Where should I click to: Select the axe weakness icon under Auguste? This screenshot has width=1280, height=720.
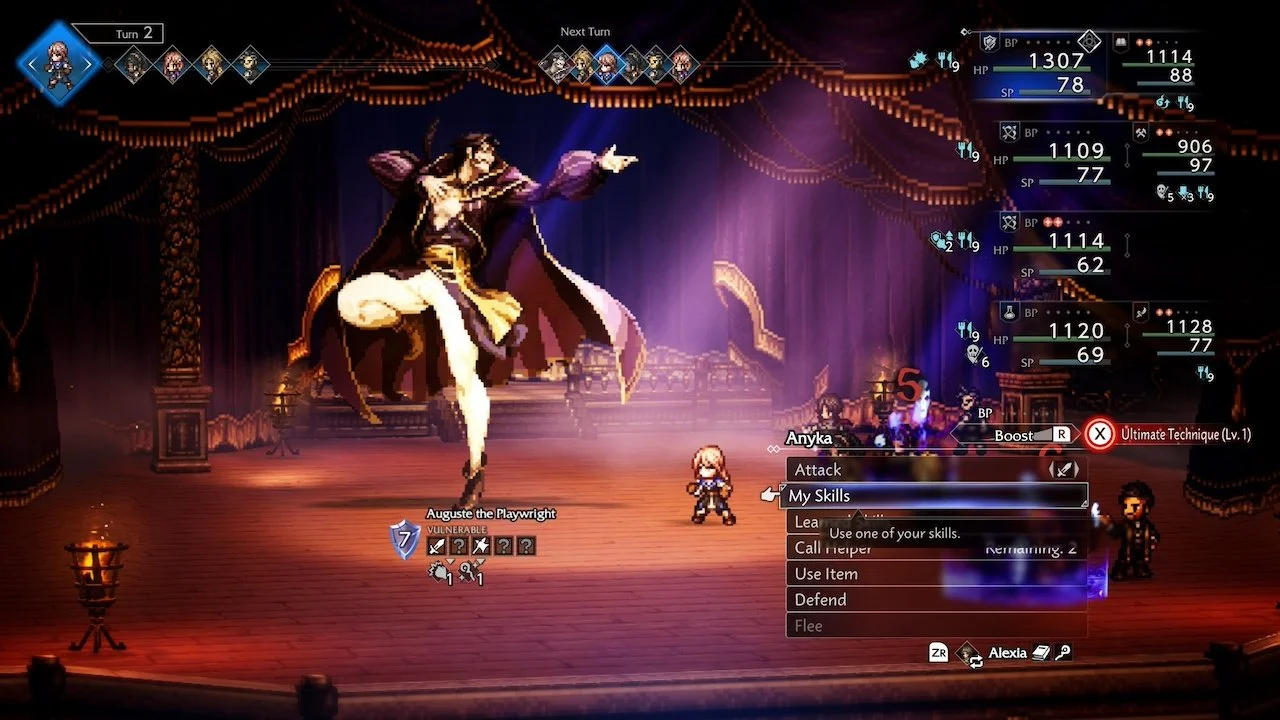click(482, 546)
